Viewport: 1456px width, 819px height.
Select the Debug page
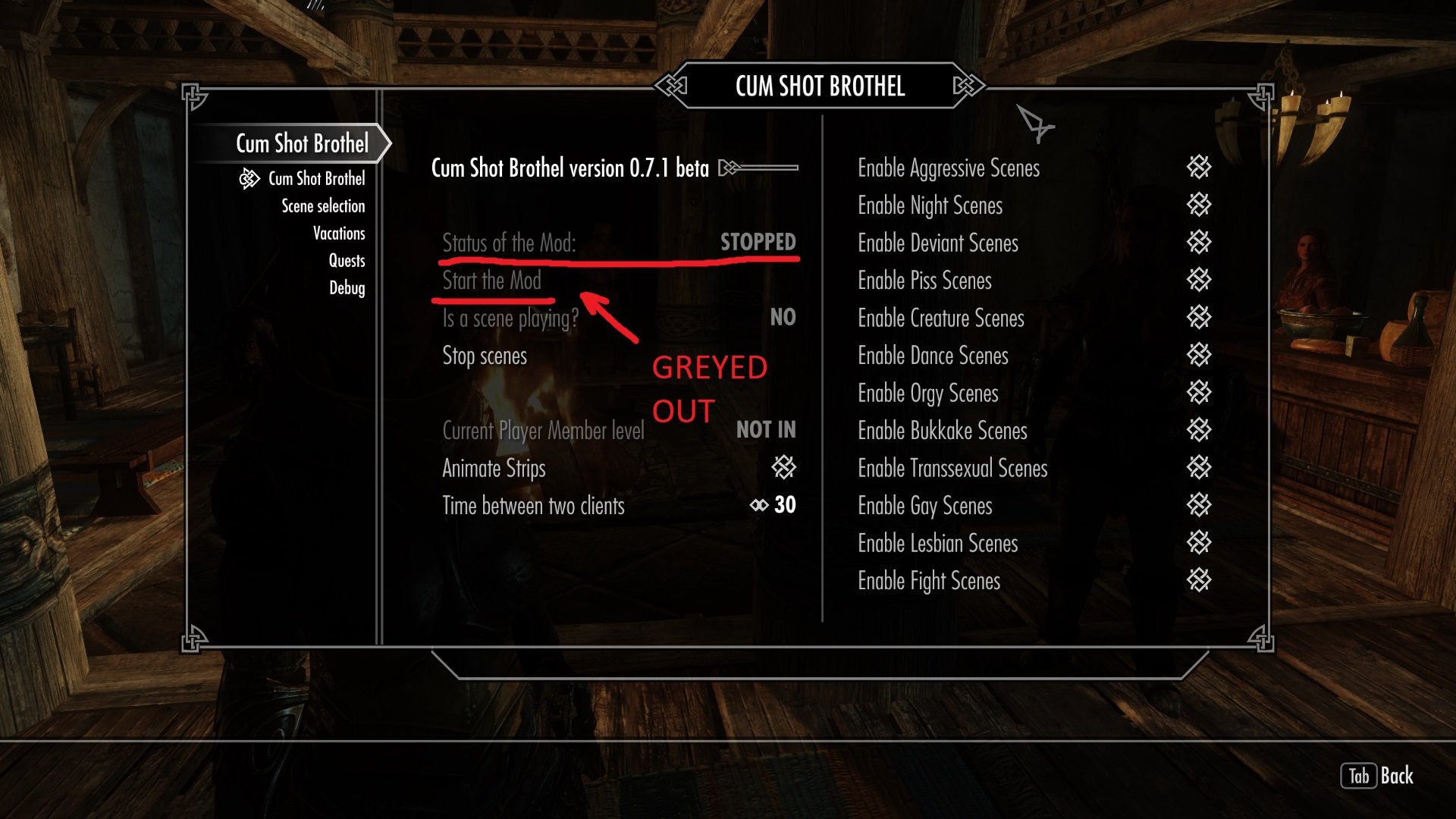(x=347, y=288)
